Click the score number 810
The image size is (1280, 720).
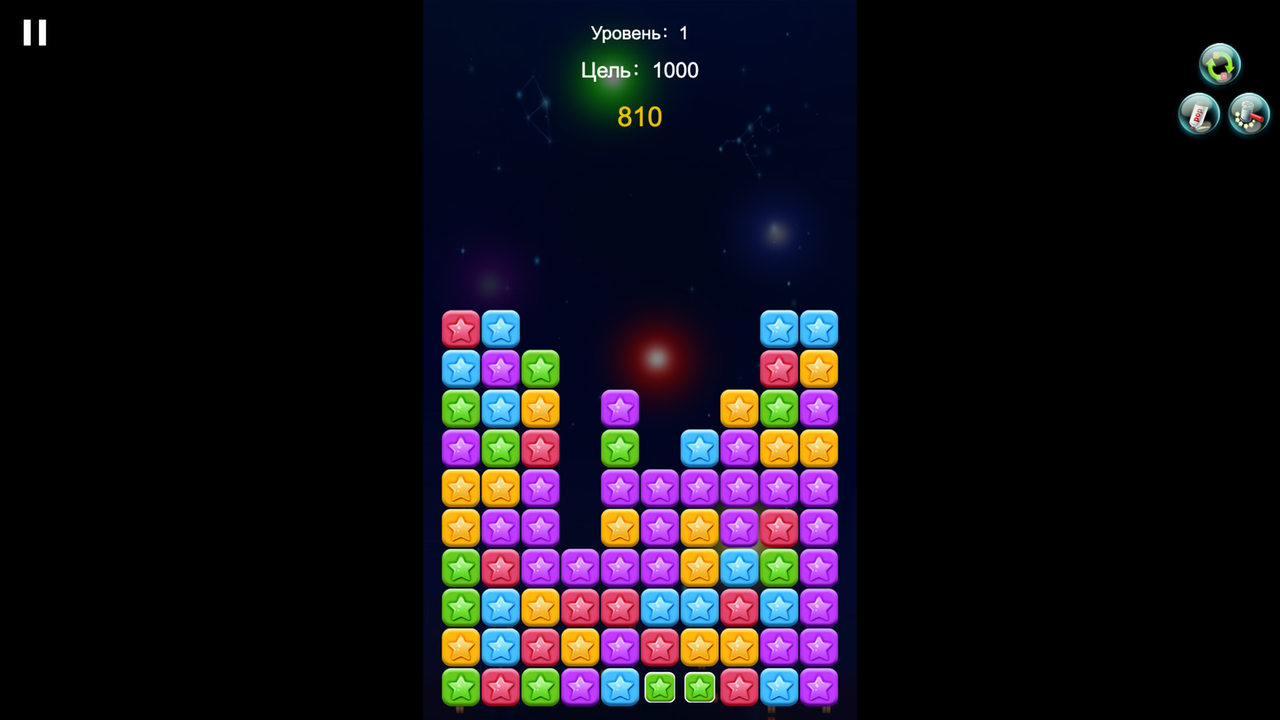click(639, 117)
